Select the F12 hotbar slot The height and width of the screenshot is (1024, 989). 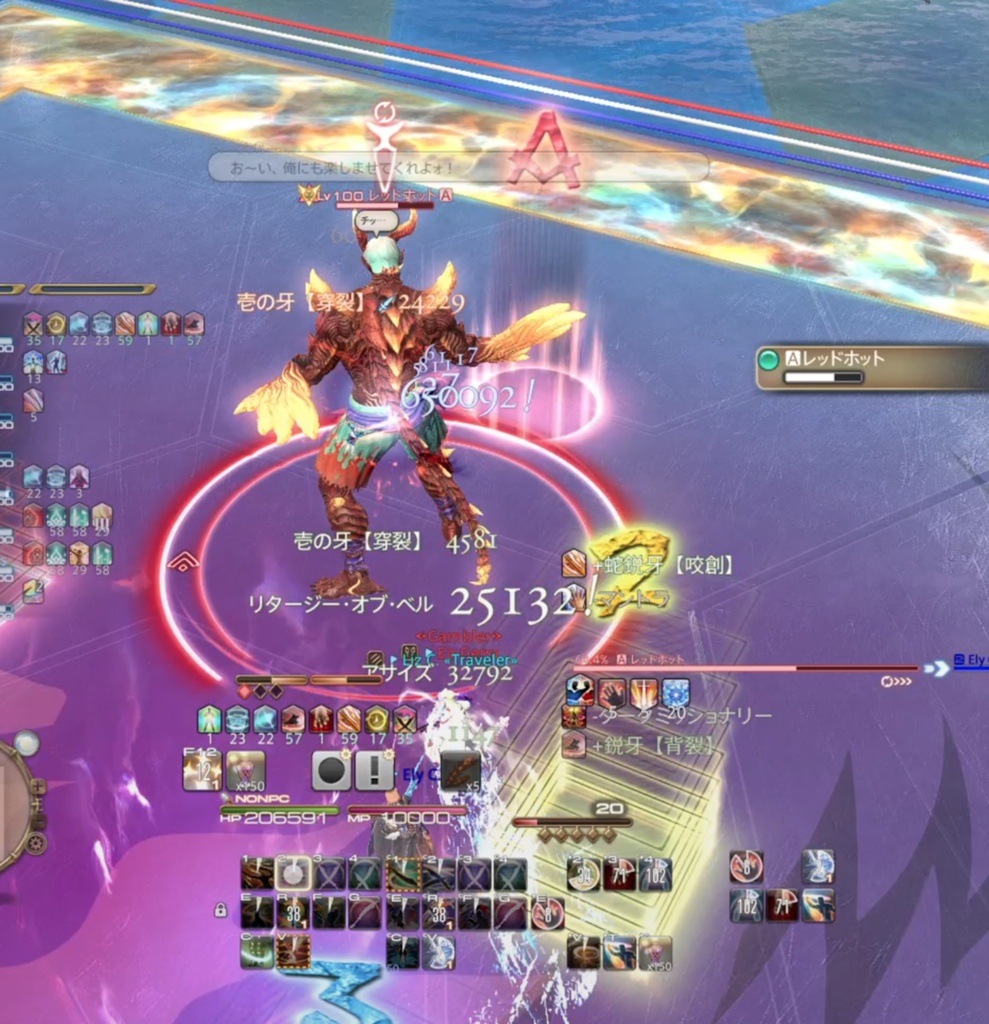[202, 771]
